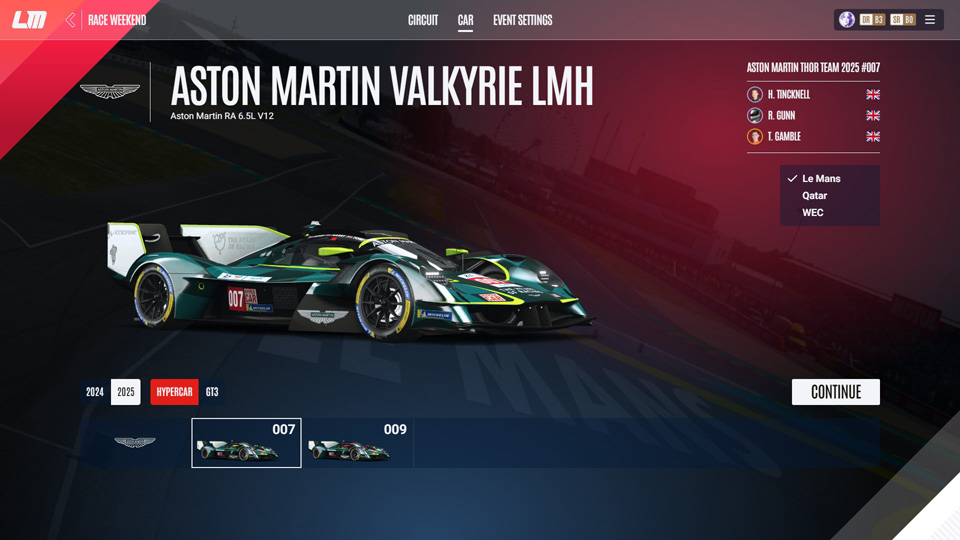Click the LM logo home button
The height and width of the screenshot is (540, 960).
coord(29,20)
